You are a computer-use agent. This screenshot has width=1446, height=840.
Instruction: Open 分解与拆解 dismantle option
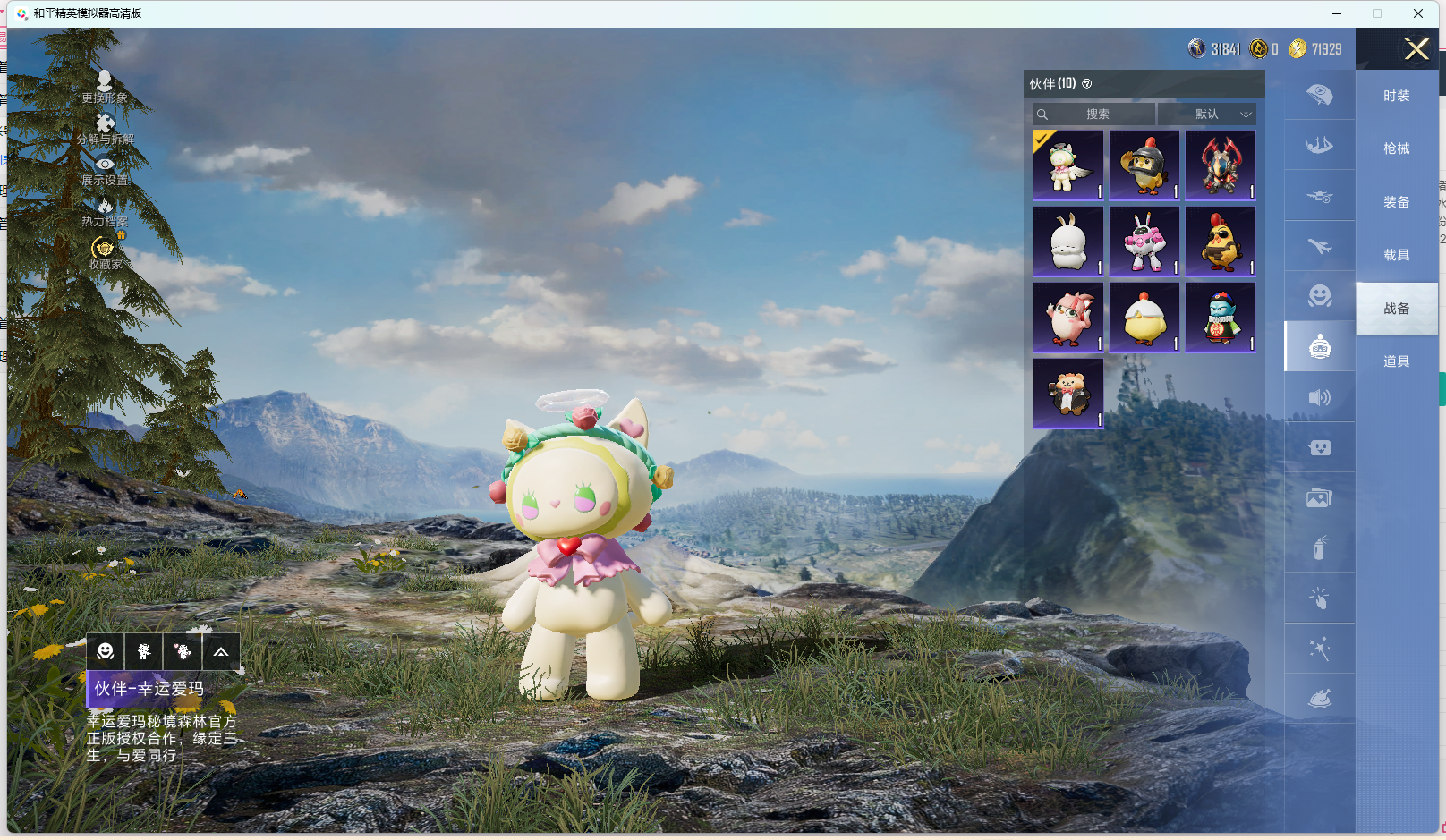point(105,129)
